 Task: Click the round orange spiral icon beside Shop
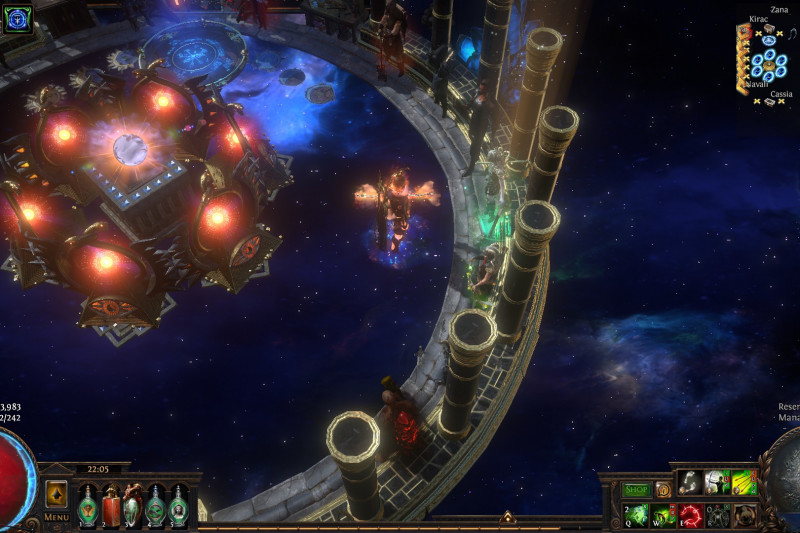coord(663,490)
